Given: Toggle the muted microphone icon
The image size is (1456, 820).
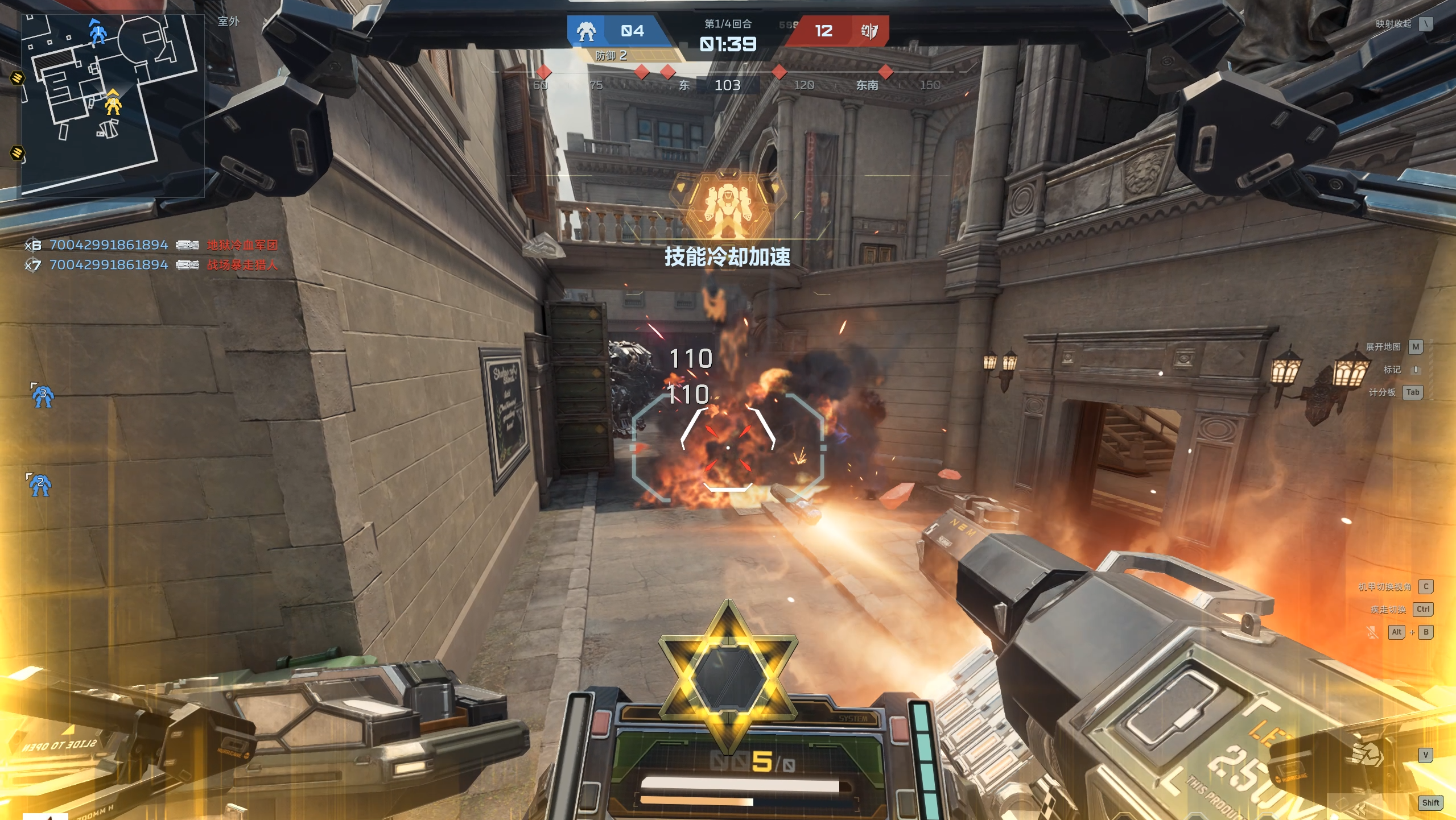Looking at the screenshot, I should point(1372,632).
